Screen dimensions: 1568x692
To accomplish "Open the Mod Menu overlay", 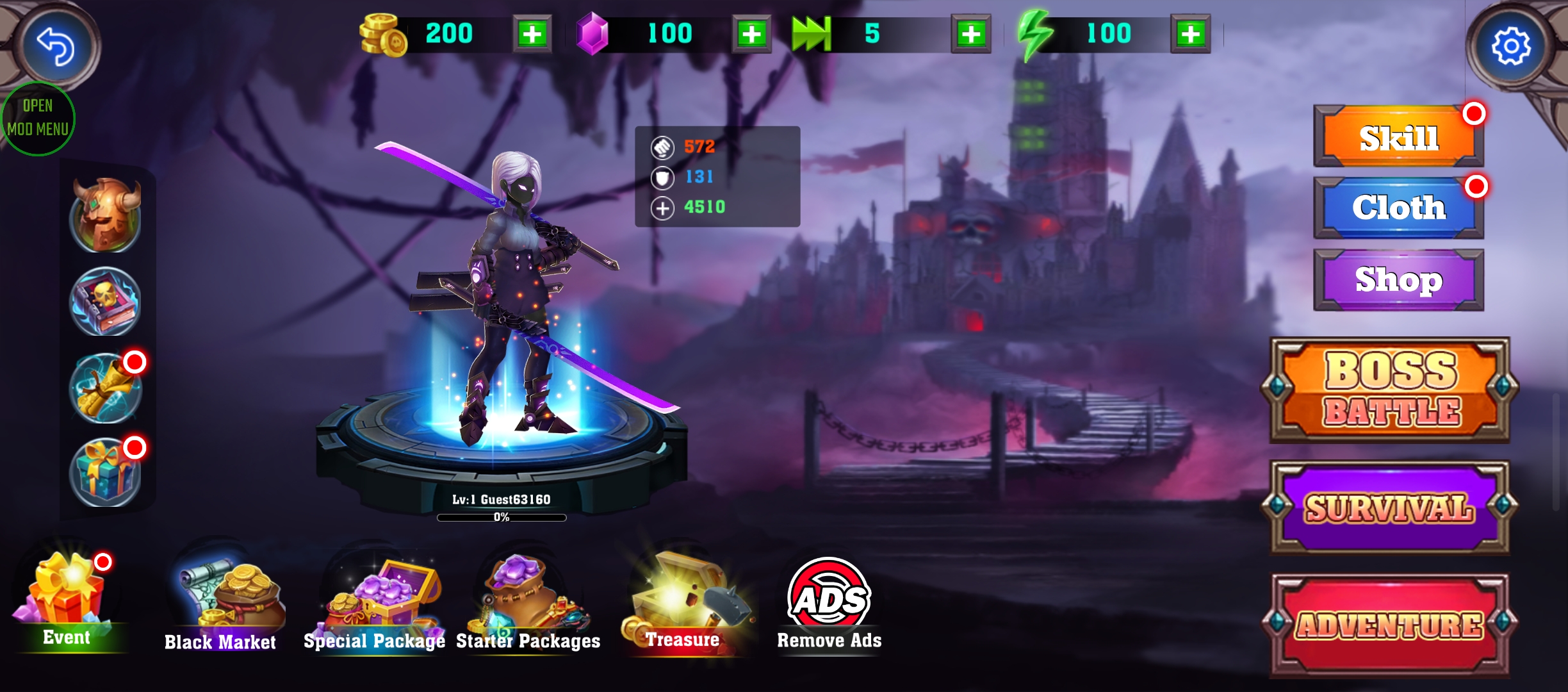I will 38,119.
